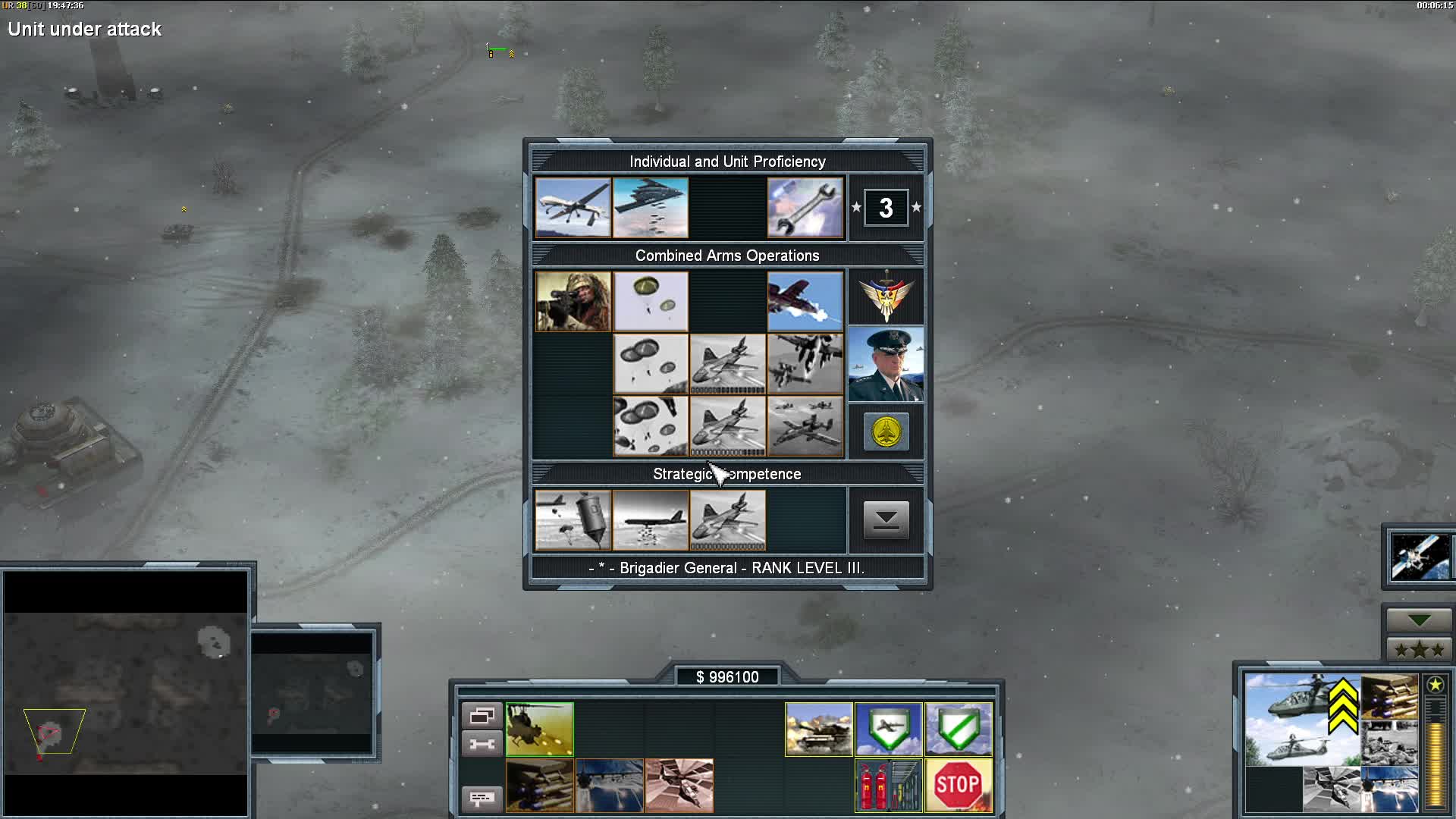Collapse the rank panel with the double-chevron button
The height and width of the screenshot is (819, 1456).
pyautogui.click(x=885, y=521)
